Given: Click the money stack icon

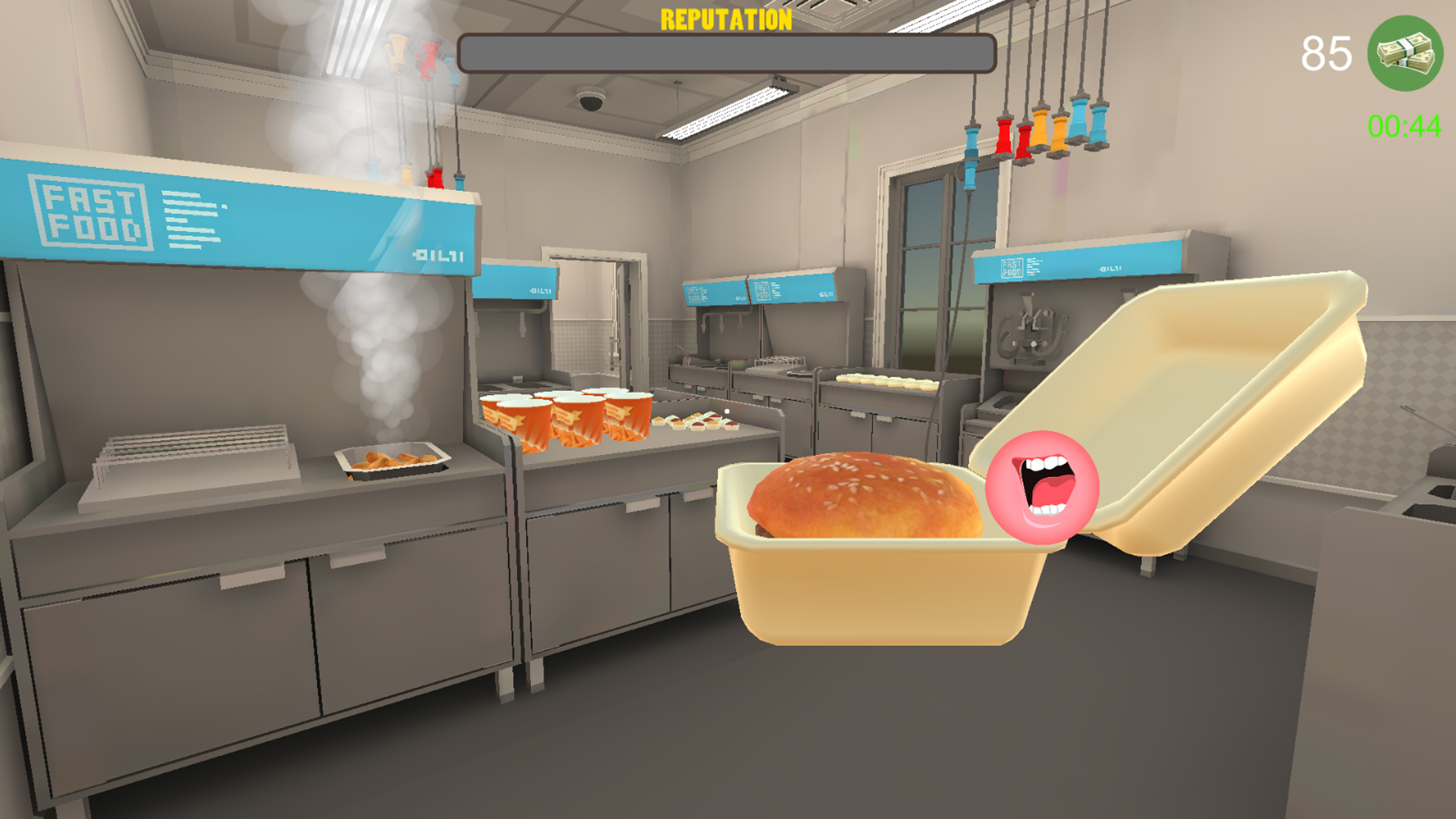Looking at the screenshot, I should [1404, 51].
